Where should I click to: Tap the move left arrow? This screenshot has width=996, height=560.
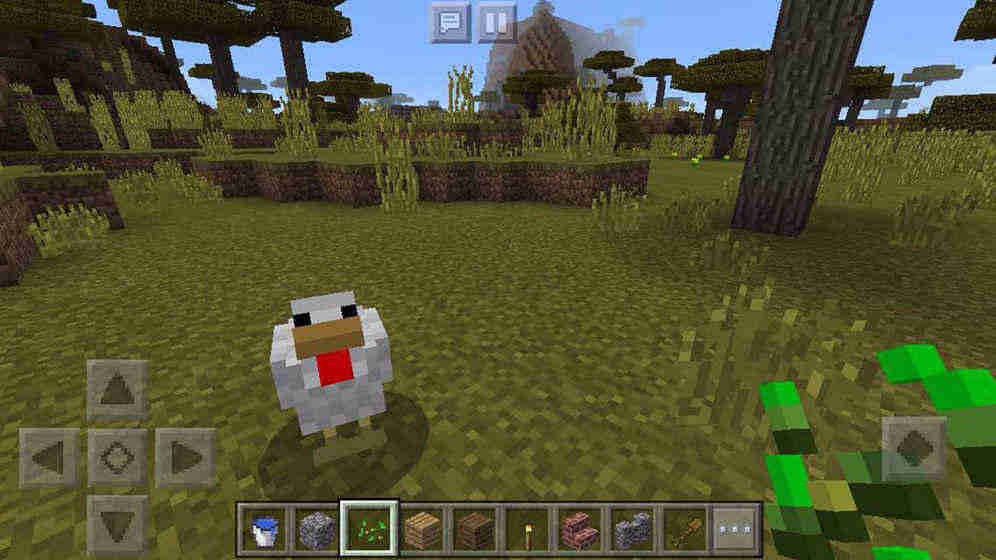click(x=48, y=458)
